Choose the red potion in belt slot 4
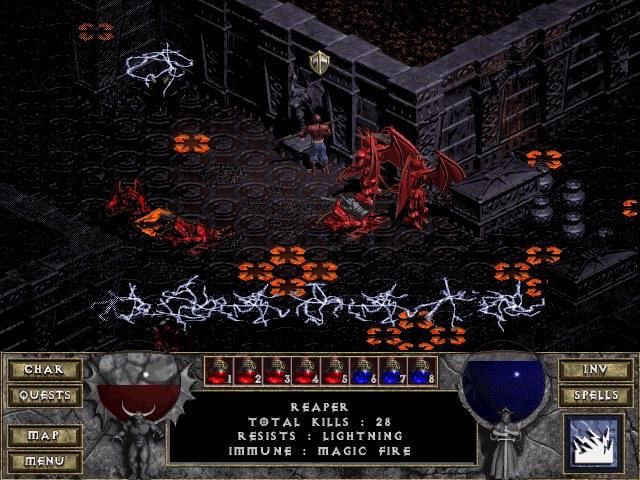 (306, 371)
